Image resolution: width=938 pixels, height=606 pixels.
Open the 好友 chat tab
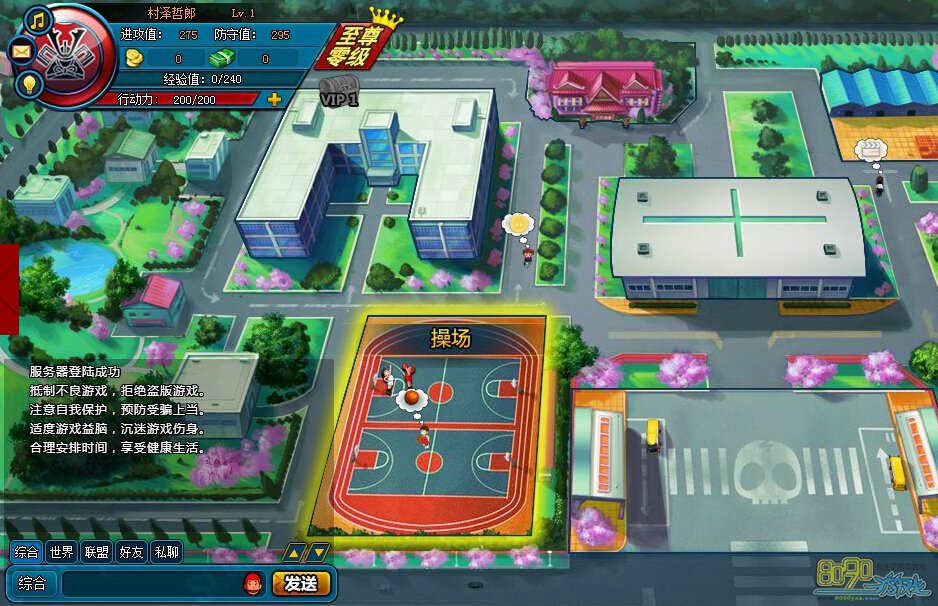[131, 551]
